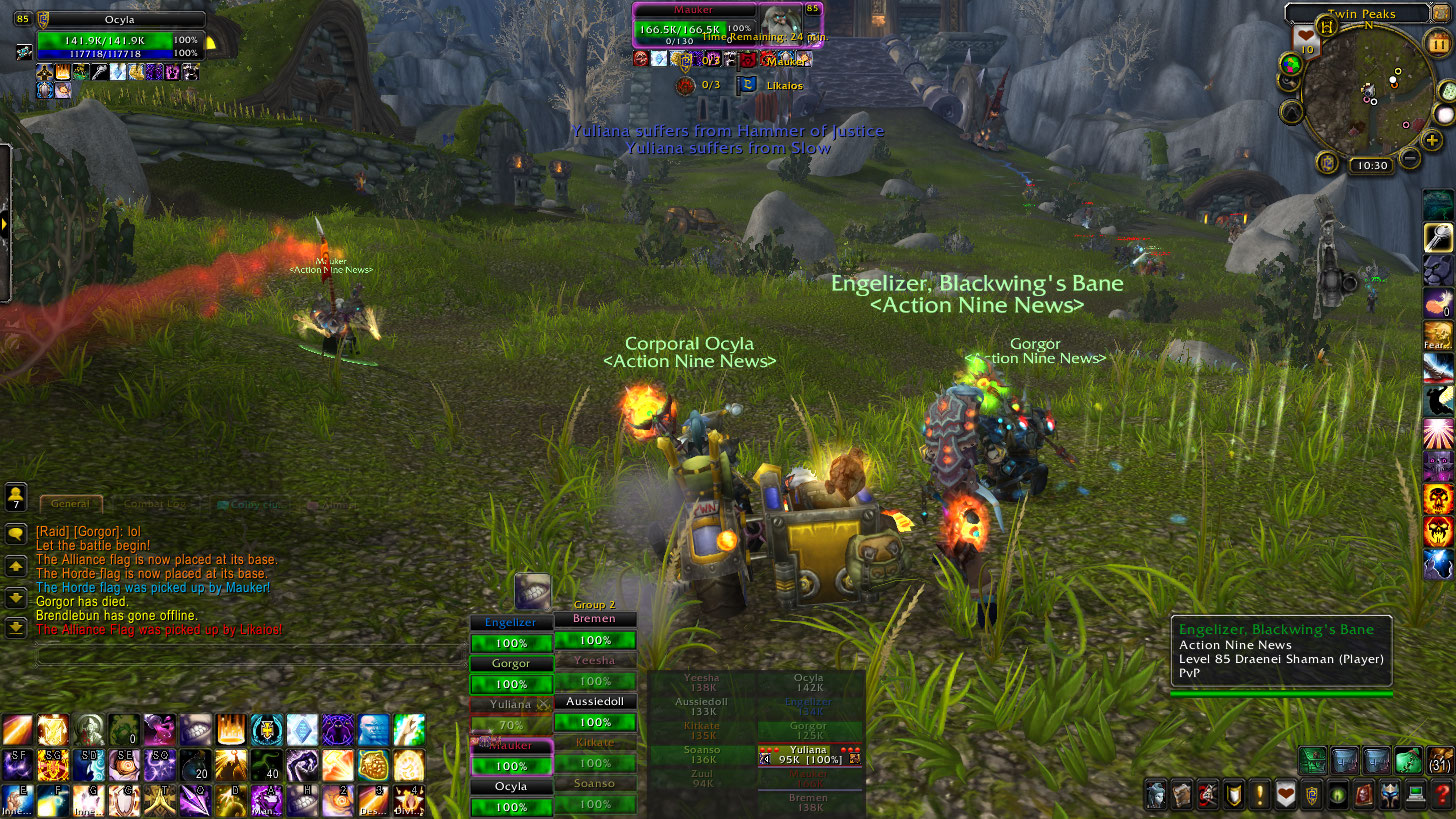Open the chat menu speech bubble button
This screenshot has width=1456, height=819.
click(16, 534)
